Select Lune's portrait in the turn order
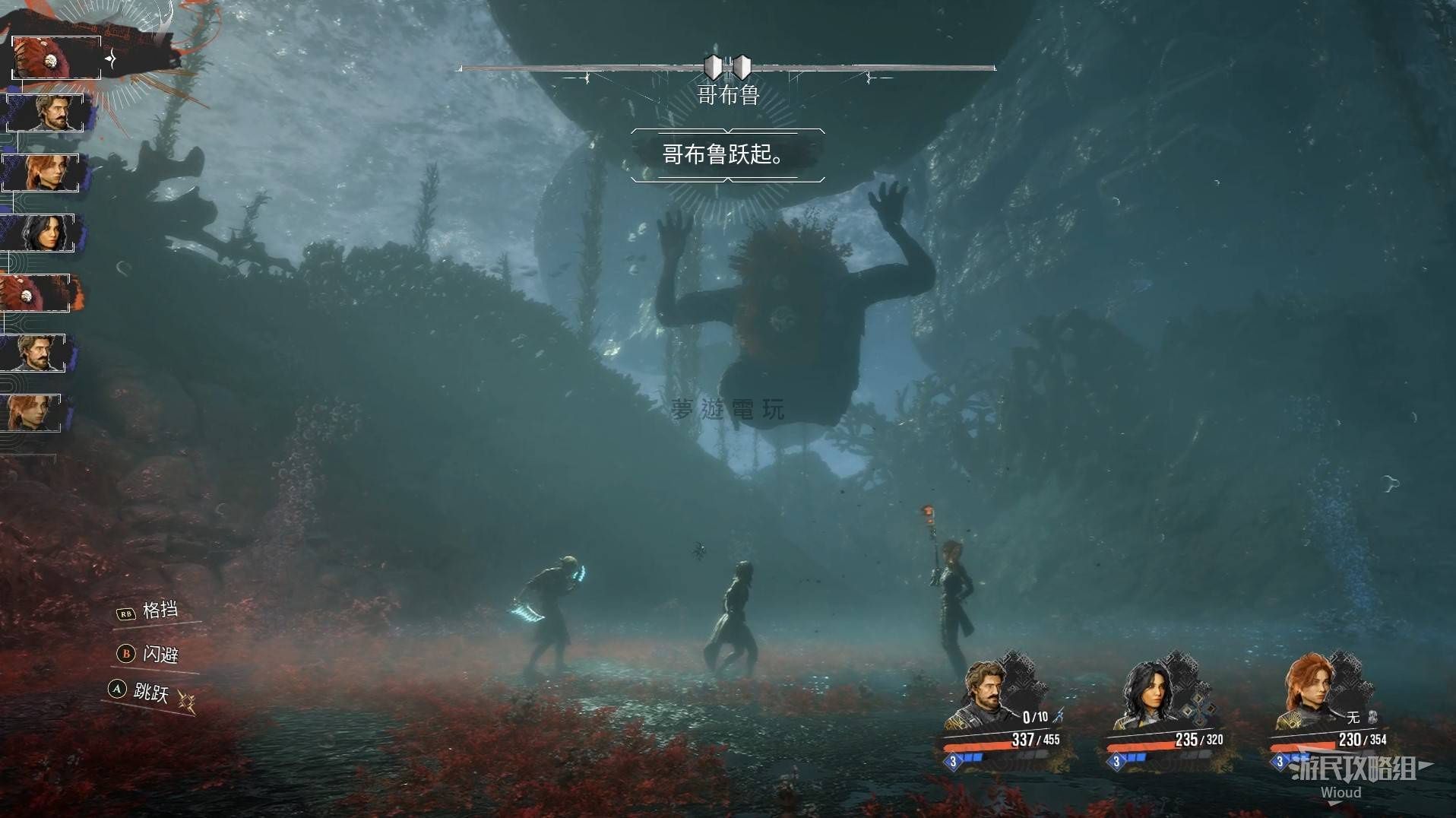Viewport: 1456px width, 818px height. click(x=42, y=233)
